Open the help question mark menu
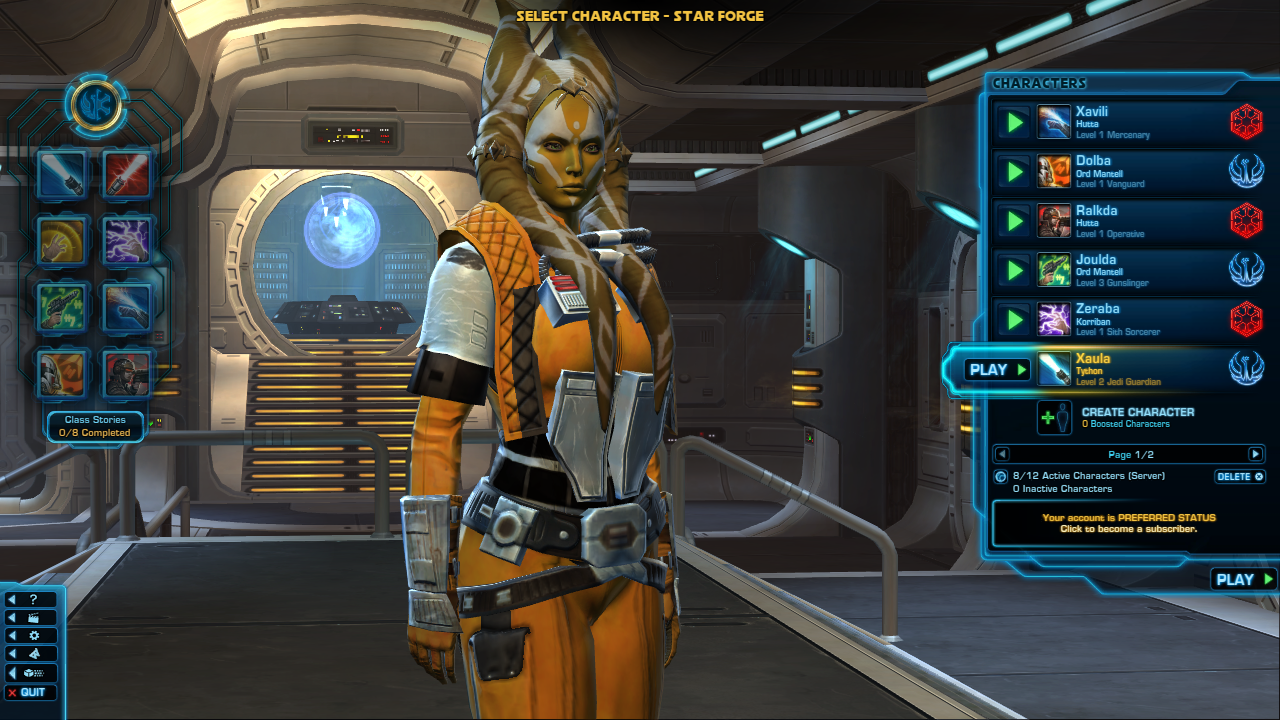Viewport: 1280px width, 720px height. (31, 599)
